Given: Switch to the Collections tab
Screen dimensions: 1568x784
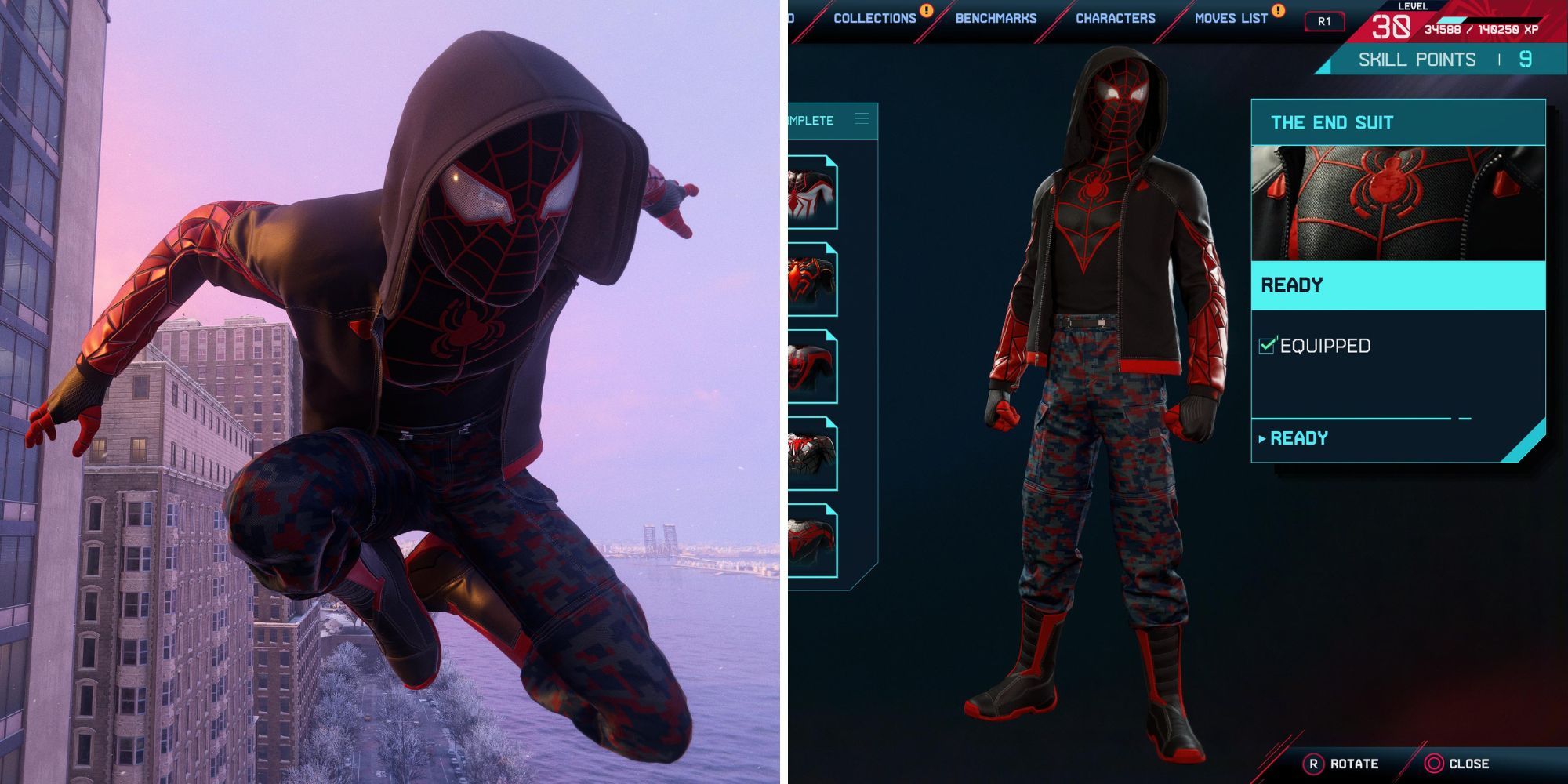Looking at the screenshot, I should (877, 17).
